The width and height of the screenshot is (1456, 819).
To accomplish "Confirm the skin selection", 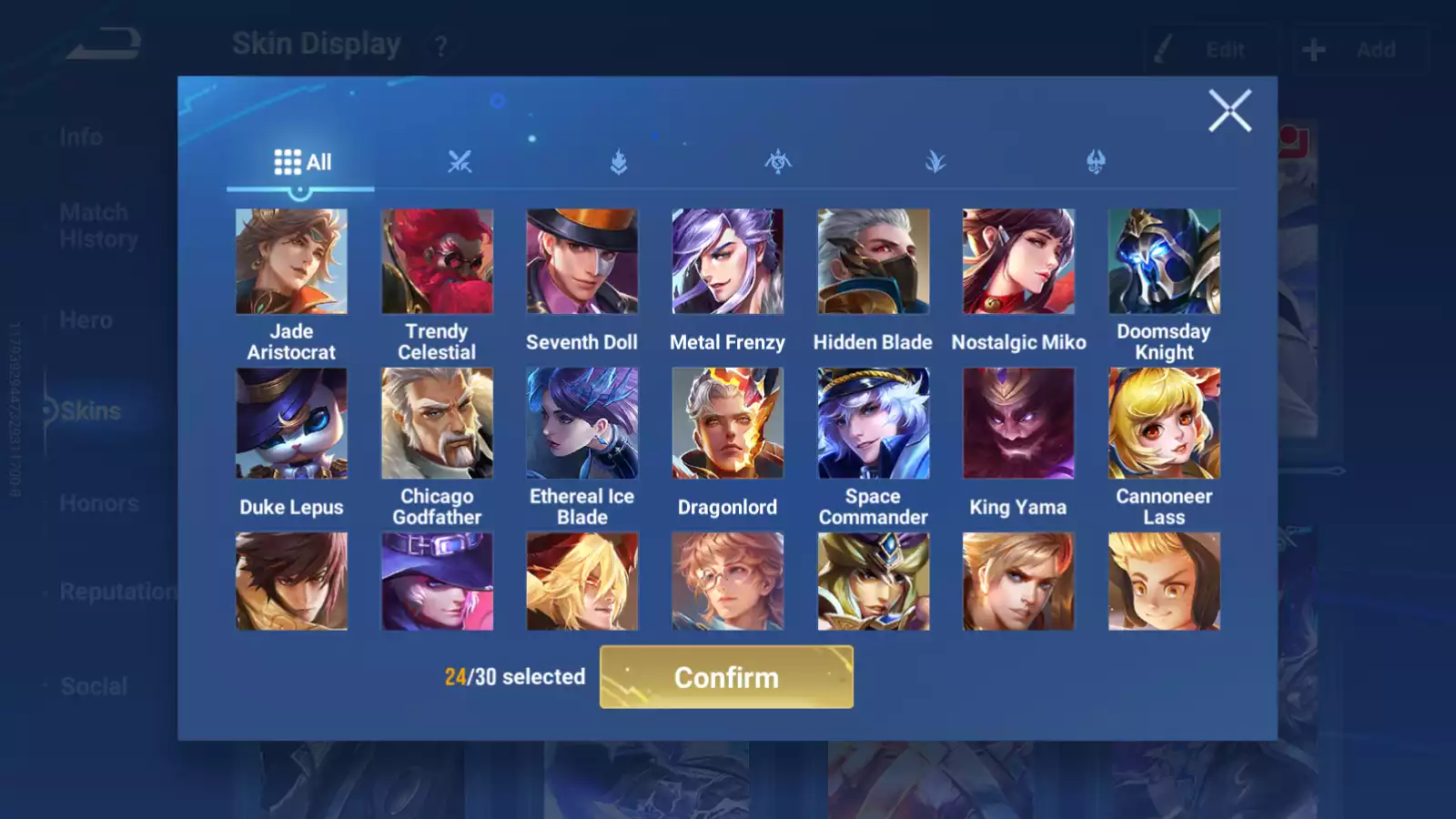I will click(726, 677).
